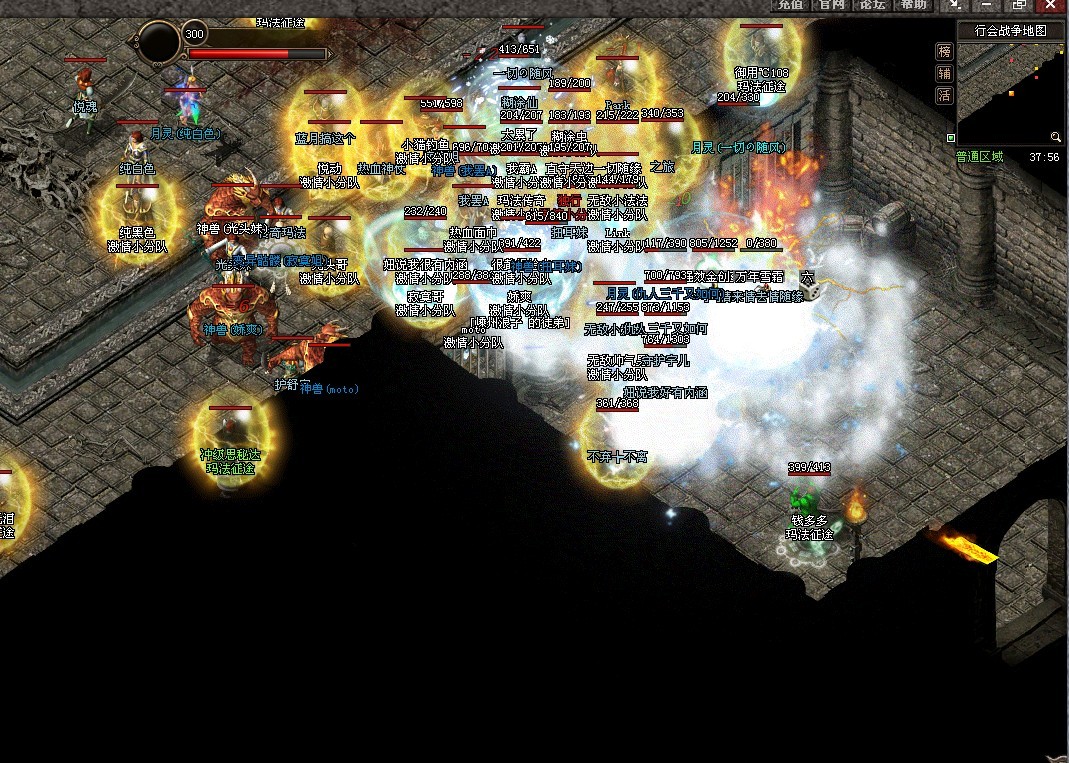Open the 活 activities panel

[x=944, y=95]
